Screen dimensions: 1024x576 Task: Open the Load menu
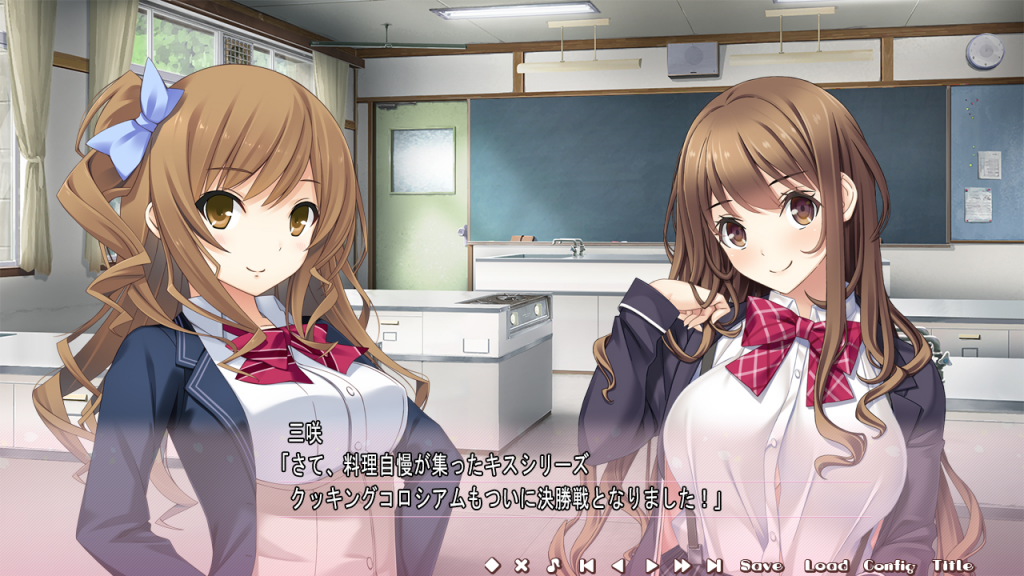tap(825, 565)
